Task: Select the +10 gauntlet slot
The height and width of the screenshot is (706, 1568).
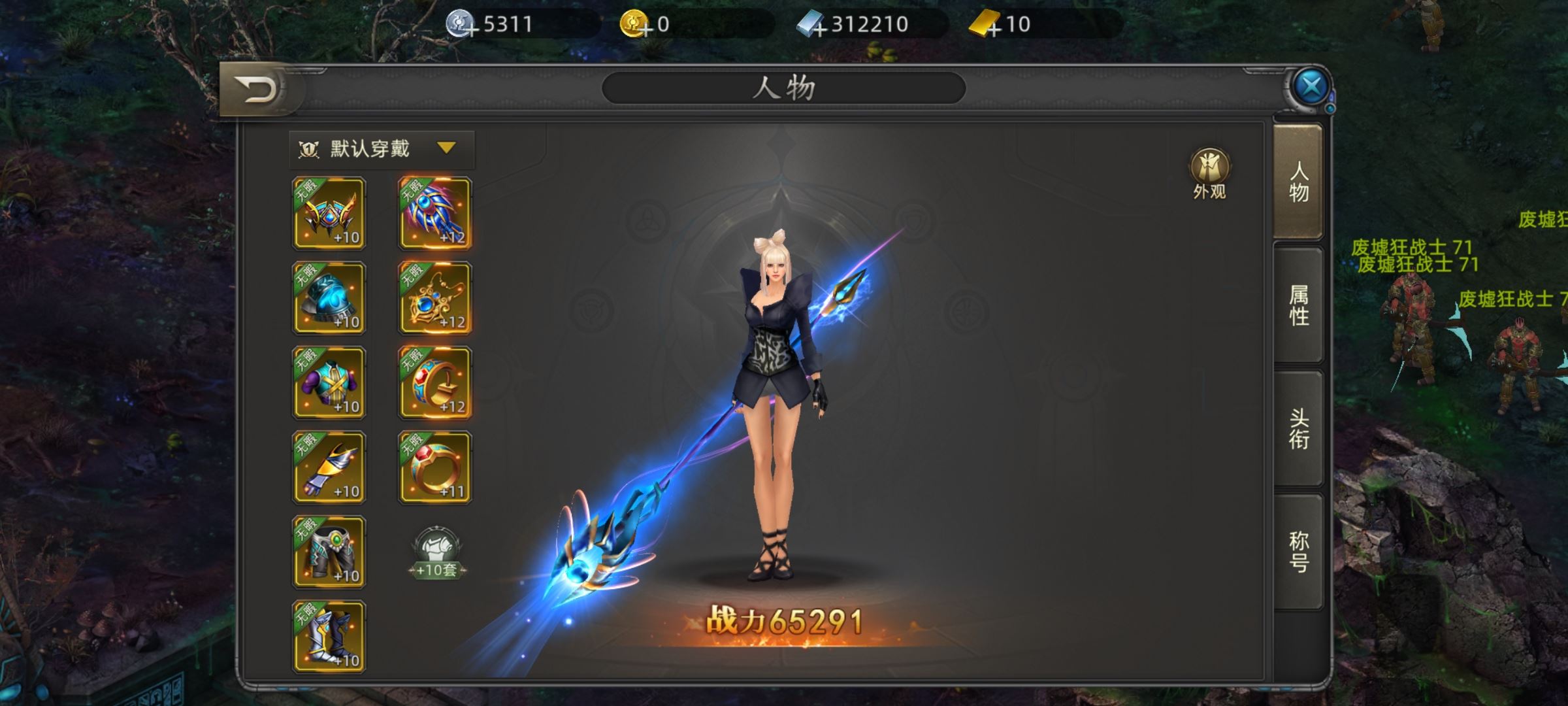Action: point(329,467)
